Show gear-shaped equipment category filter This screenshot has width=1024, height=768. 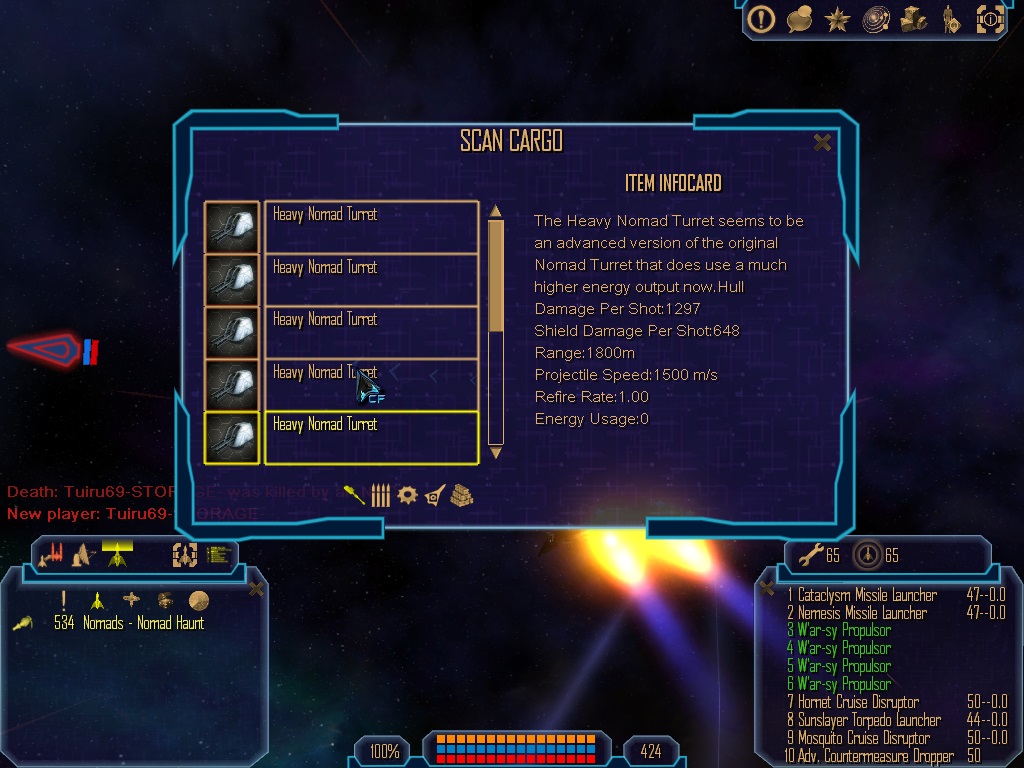point(407,495)
